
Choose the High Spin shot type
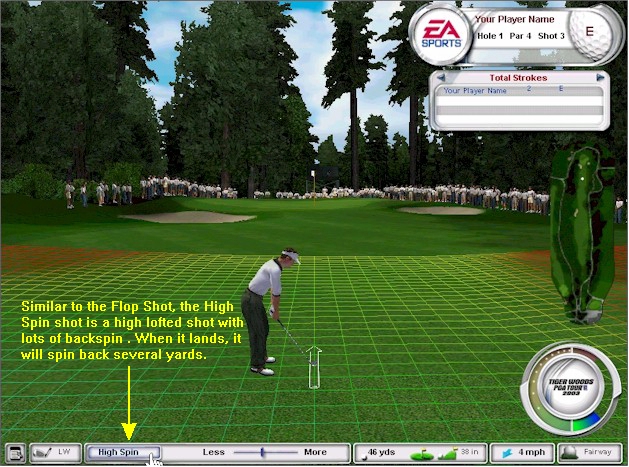[121, 453]
